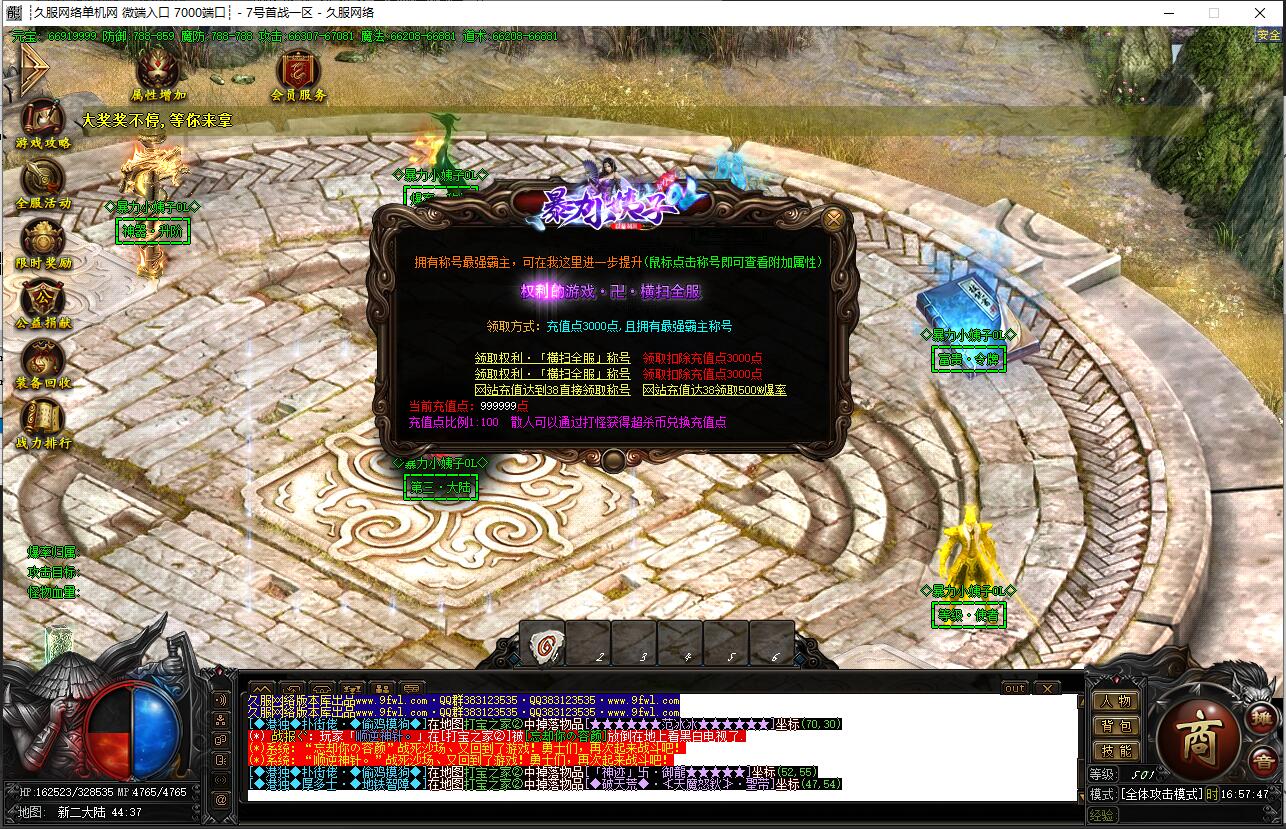
Task: Click 网站充值达38领取500%爆率 link
Action: (714, 389)
